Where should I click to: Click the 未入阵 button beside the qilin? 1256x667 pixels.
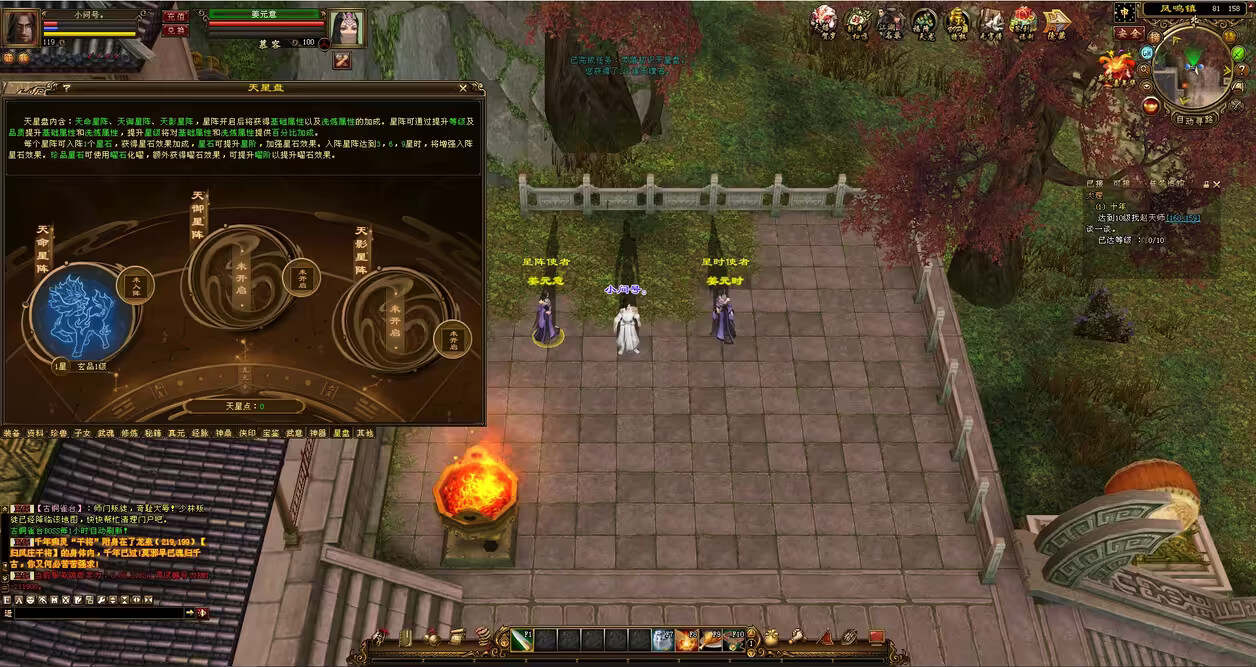coord(135,285)
